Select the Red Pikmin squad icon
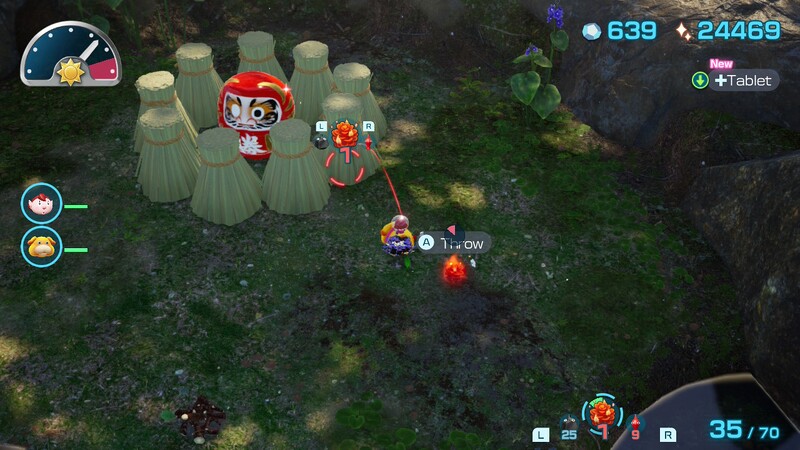 pos(634,421)
